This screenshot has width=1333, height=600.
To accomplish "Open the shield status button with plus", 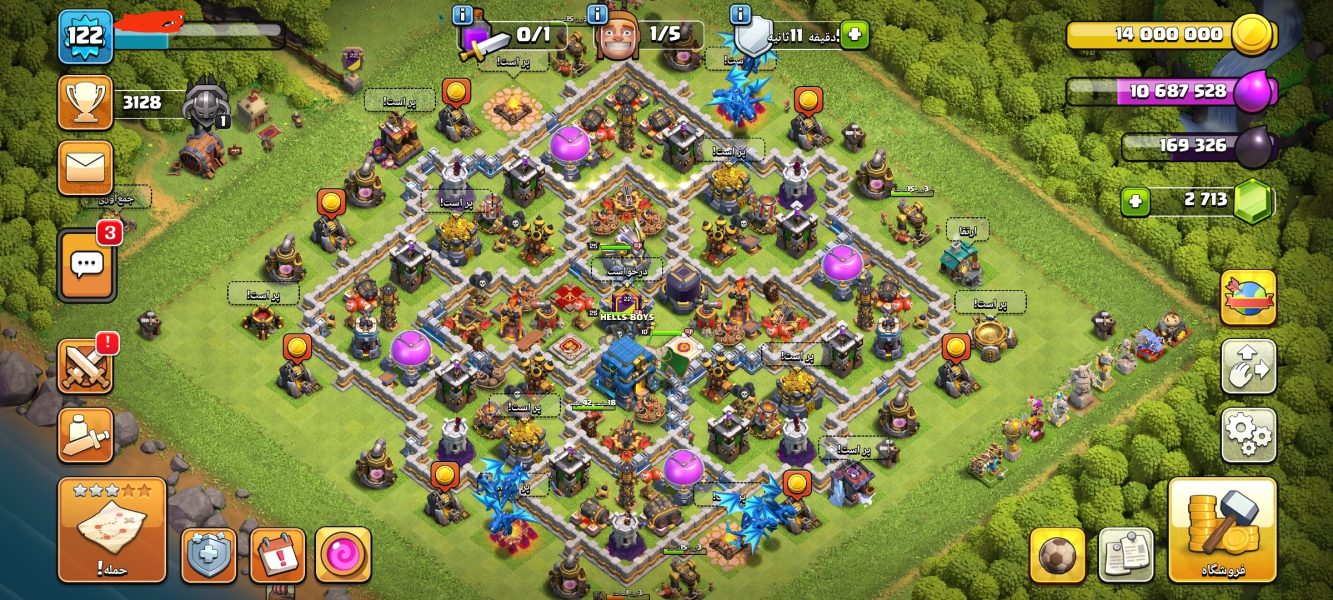I will point(209,555).
